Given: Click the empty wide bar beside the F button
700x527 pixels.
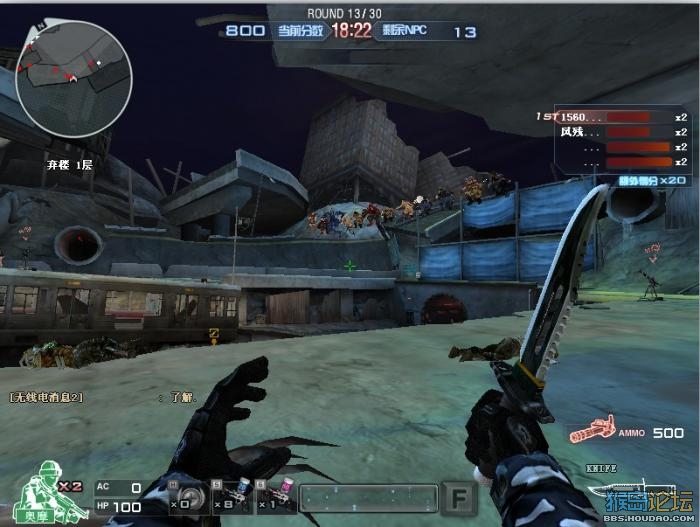Looking at the screenshot, I should pos(368,497).
